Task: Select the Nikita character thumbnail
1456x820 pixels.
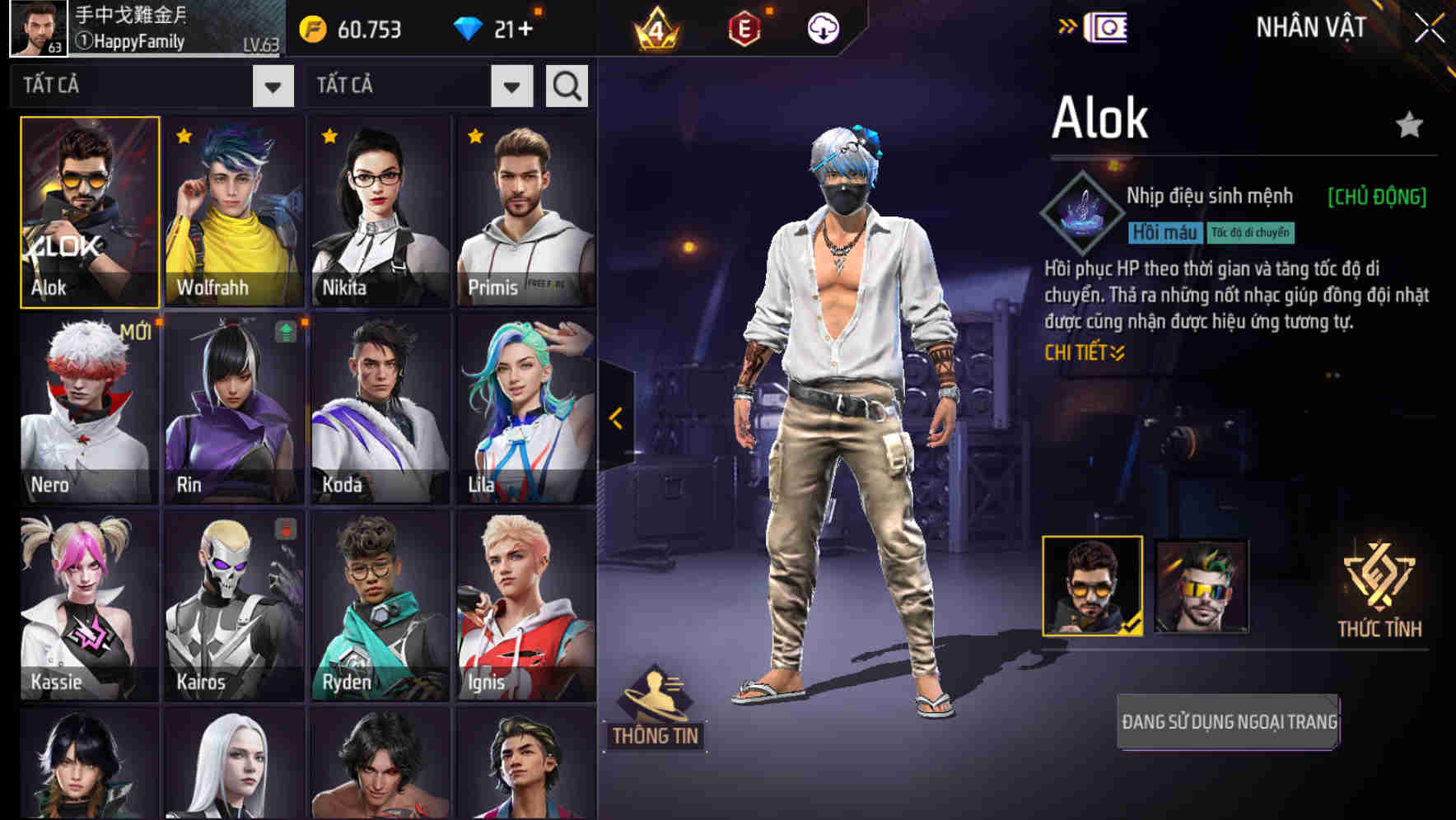Action: tap(379, 209)
